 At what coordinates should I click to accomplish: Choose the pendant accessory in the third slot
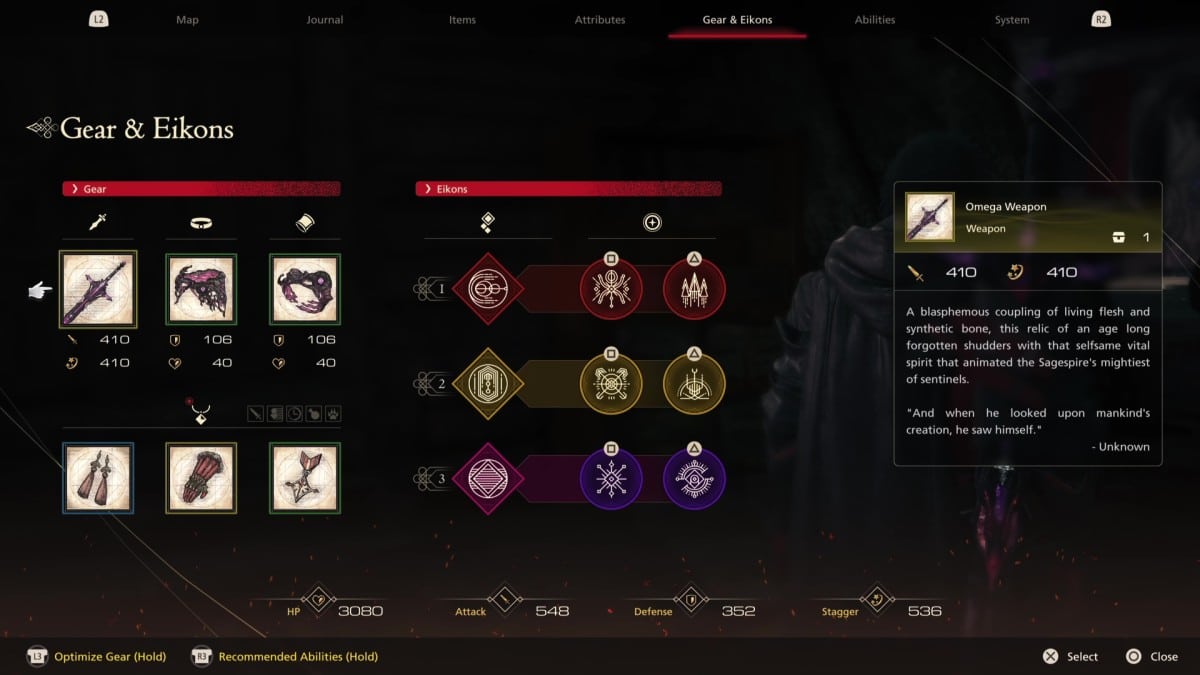(305, 478)
